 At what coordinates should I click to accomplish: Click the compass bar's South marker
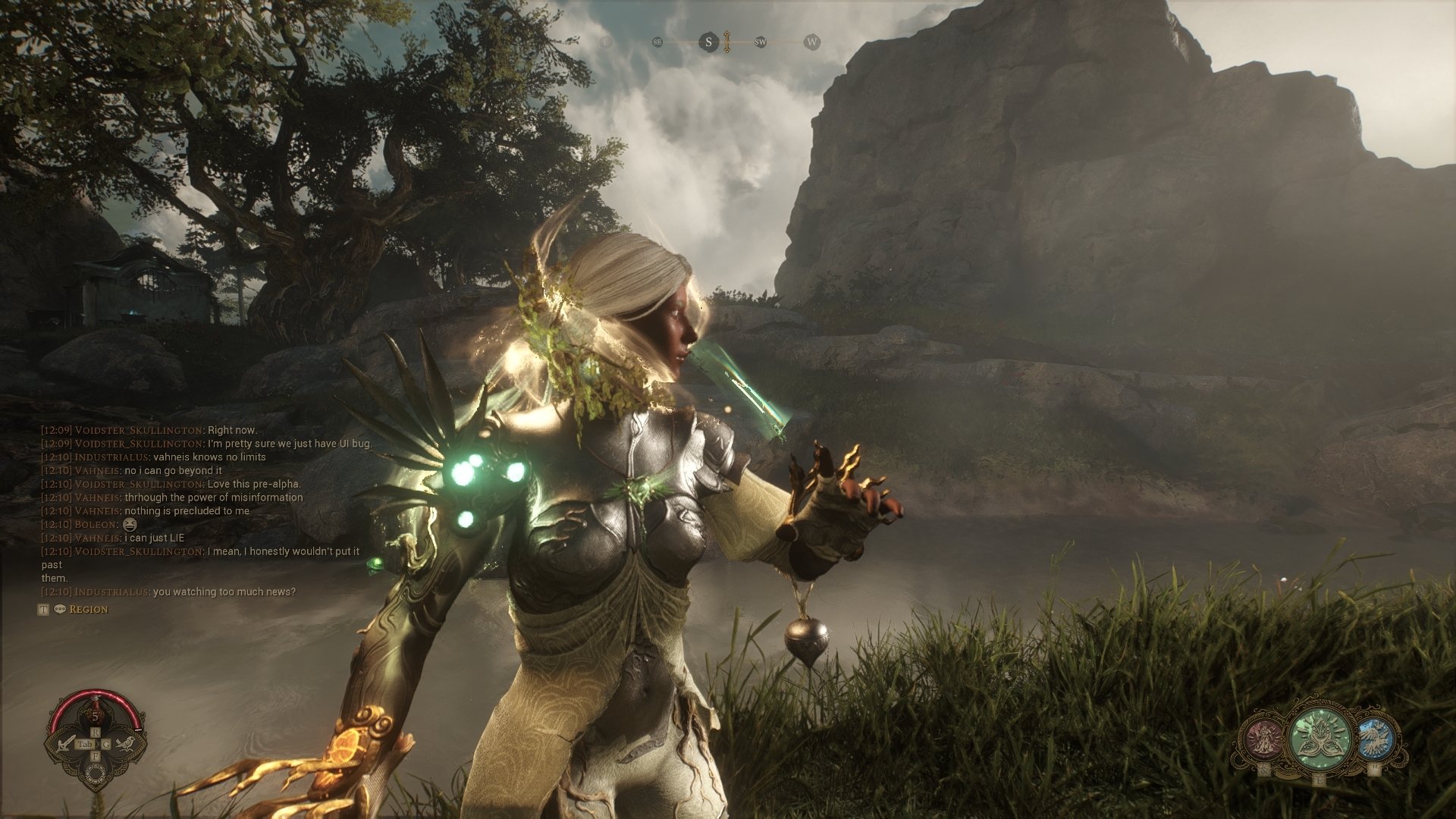click(708, 42)
